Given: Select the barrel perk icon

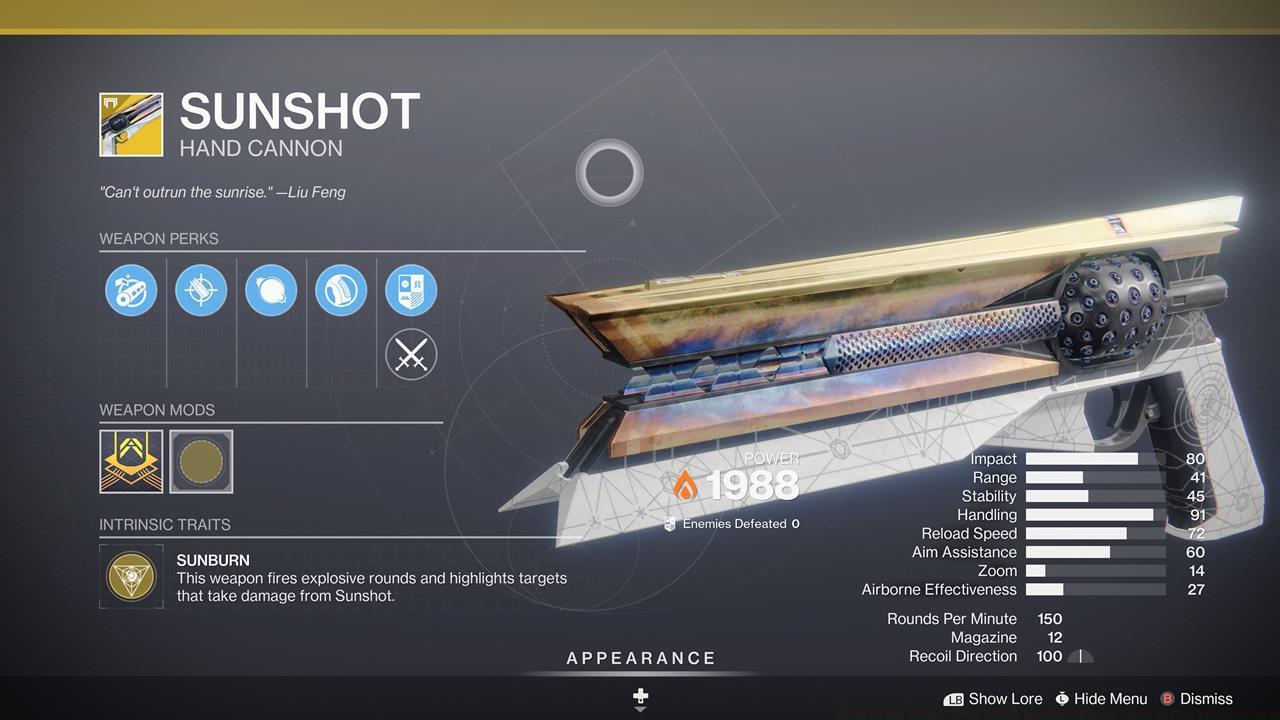Looking at the screenshot, I should point(131,290).
